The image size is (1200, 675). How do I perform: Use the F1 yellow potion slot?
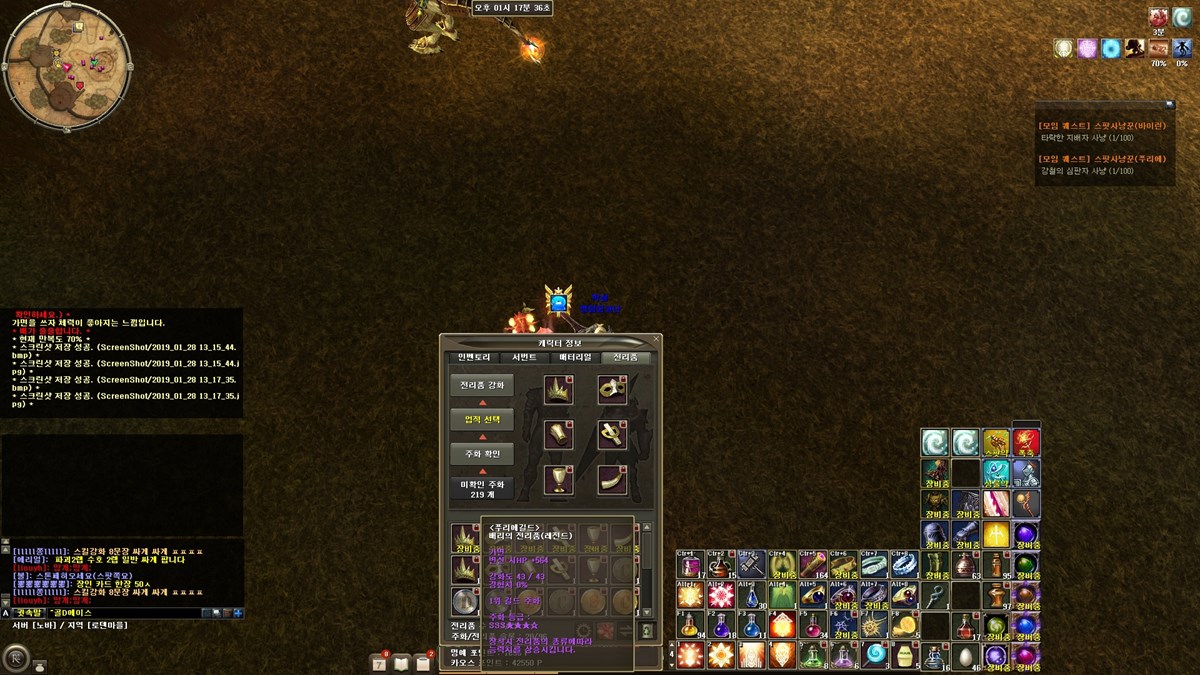point(690,625)
